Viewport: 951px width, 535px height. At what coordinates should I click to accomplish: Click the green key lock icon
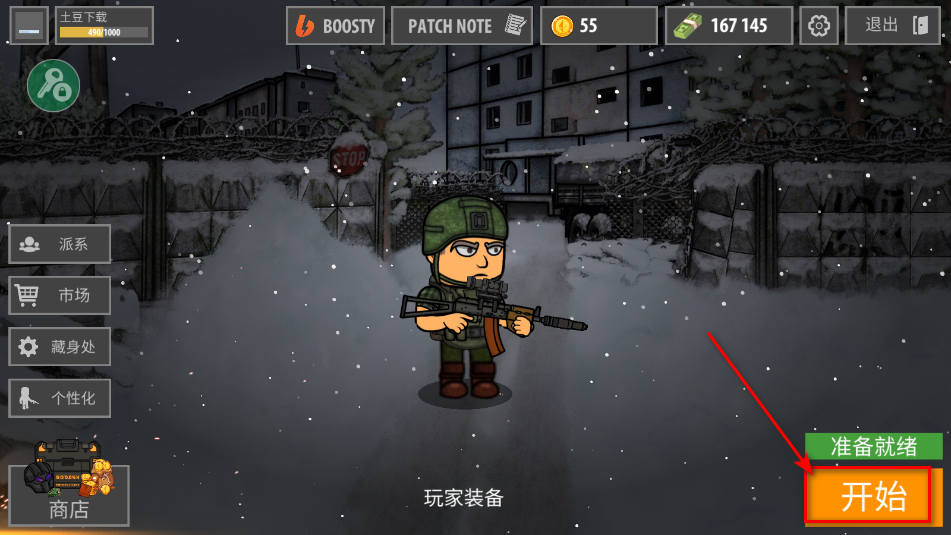(53, 86)
